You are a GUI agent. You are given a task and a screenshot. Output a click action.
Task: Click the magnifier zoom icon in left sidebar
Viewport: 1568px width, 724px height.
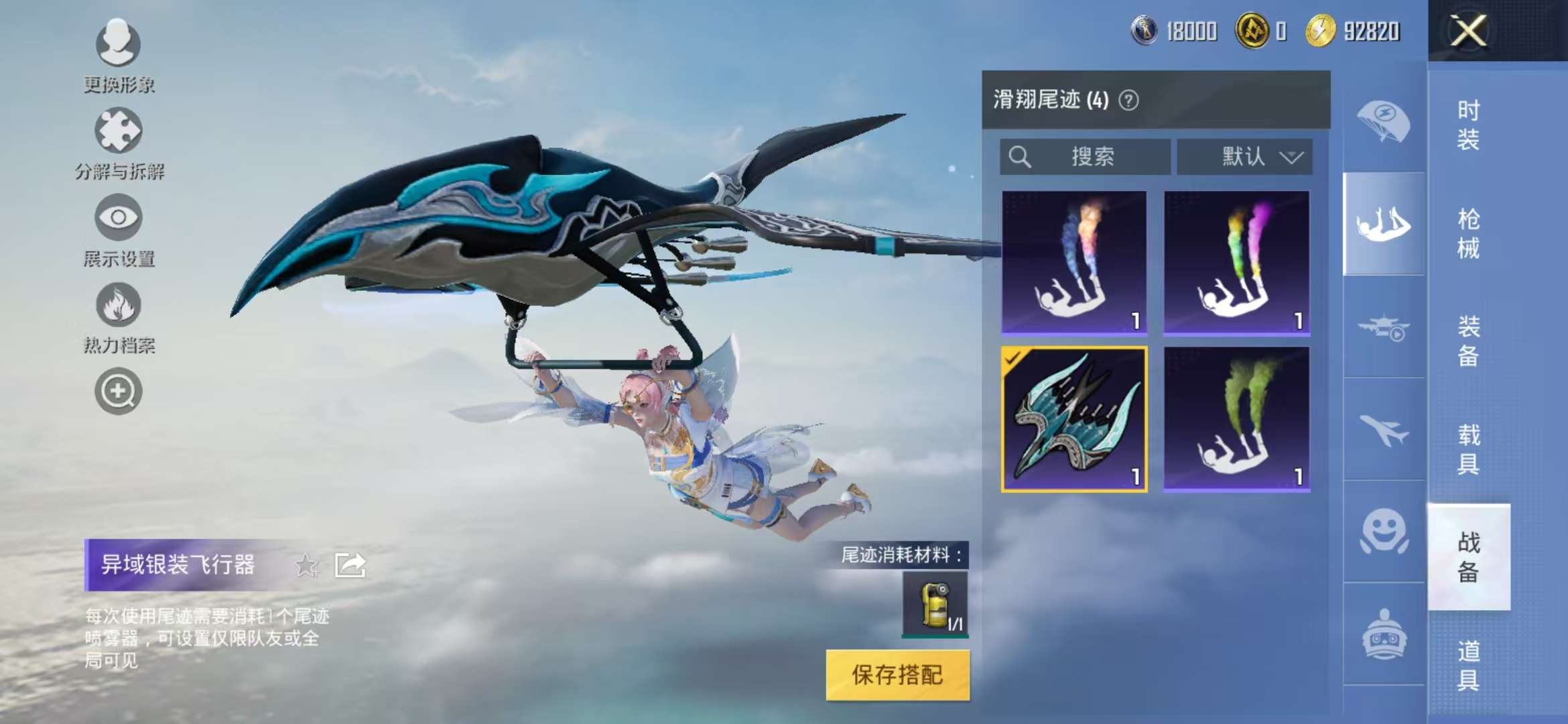point(117,392)
